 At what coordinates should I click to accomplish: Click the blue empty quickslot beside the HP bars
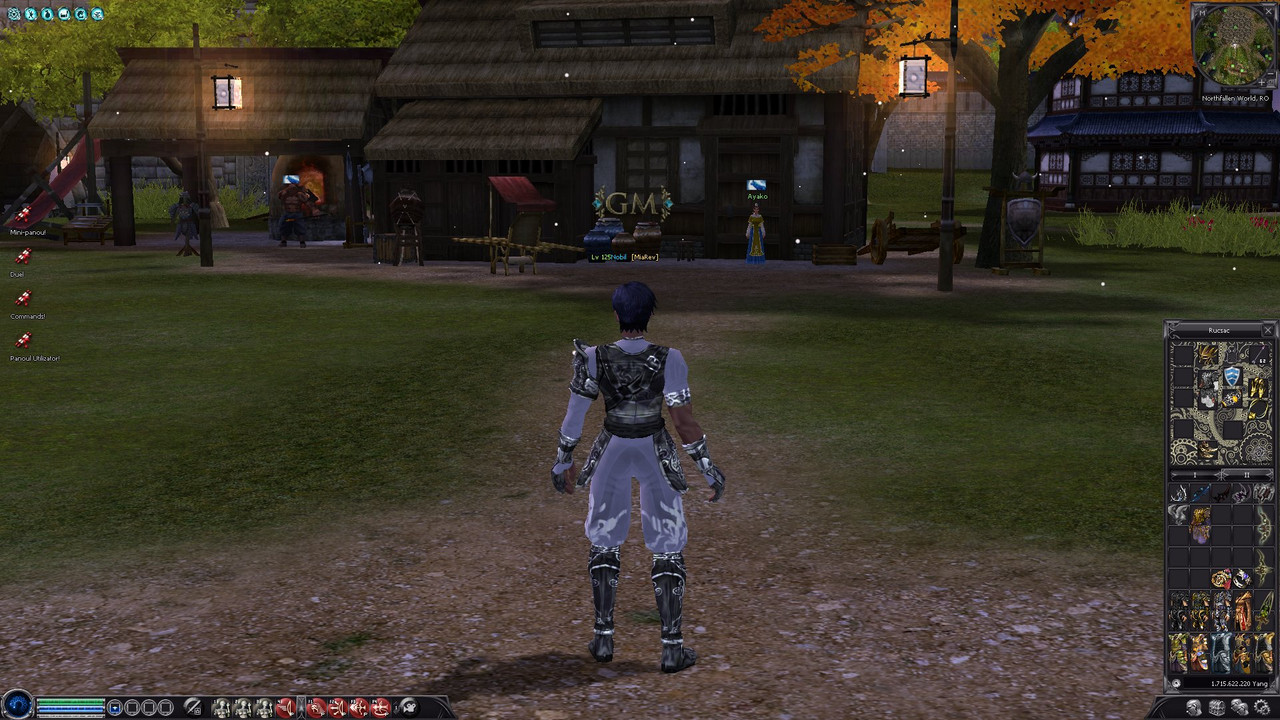[x=115, y=706]
